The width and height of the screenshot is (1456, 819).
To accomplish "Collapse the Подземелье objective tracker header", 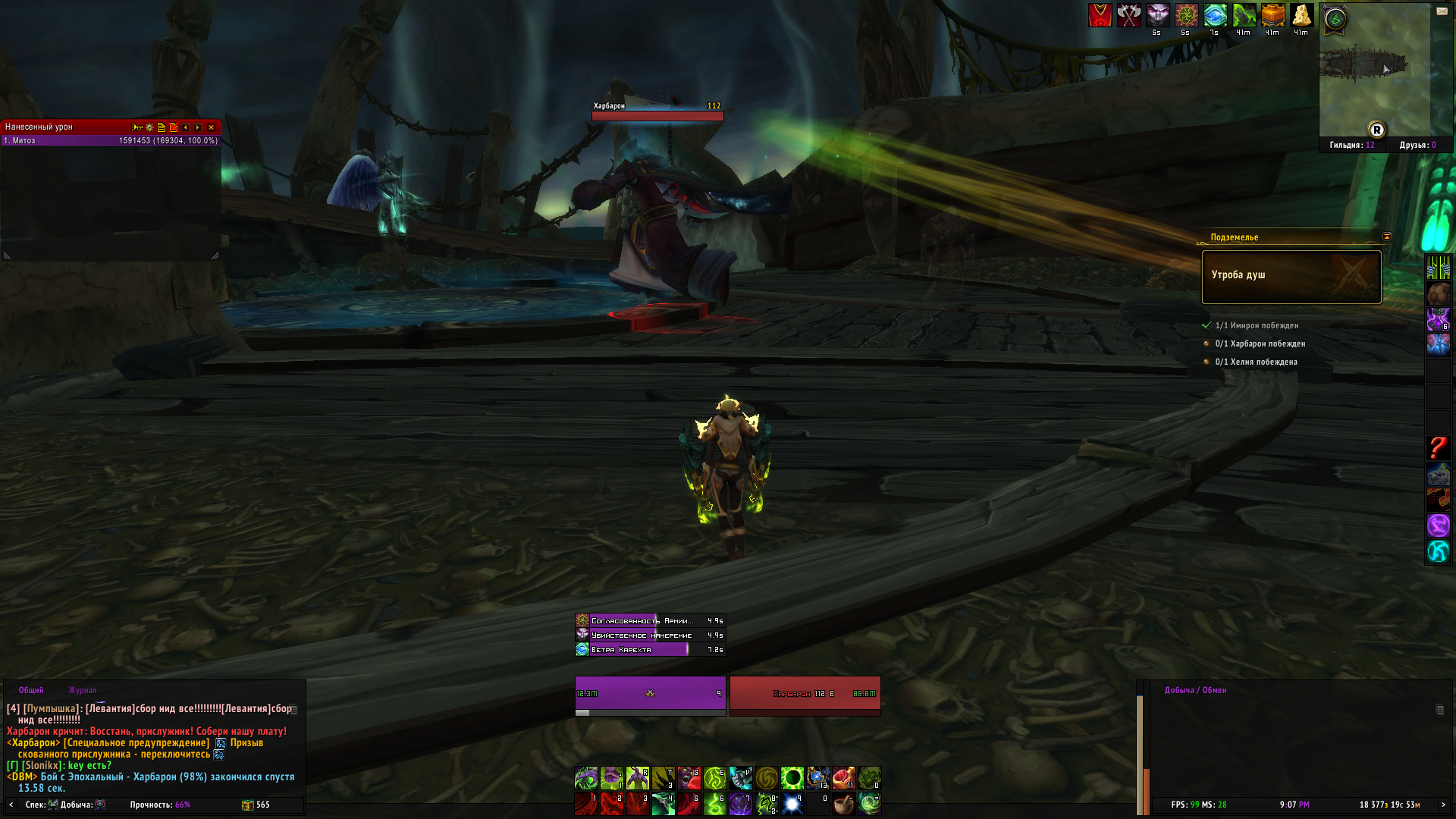I will 1387,237.
